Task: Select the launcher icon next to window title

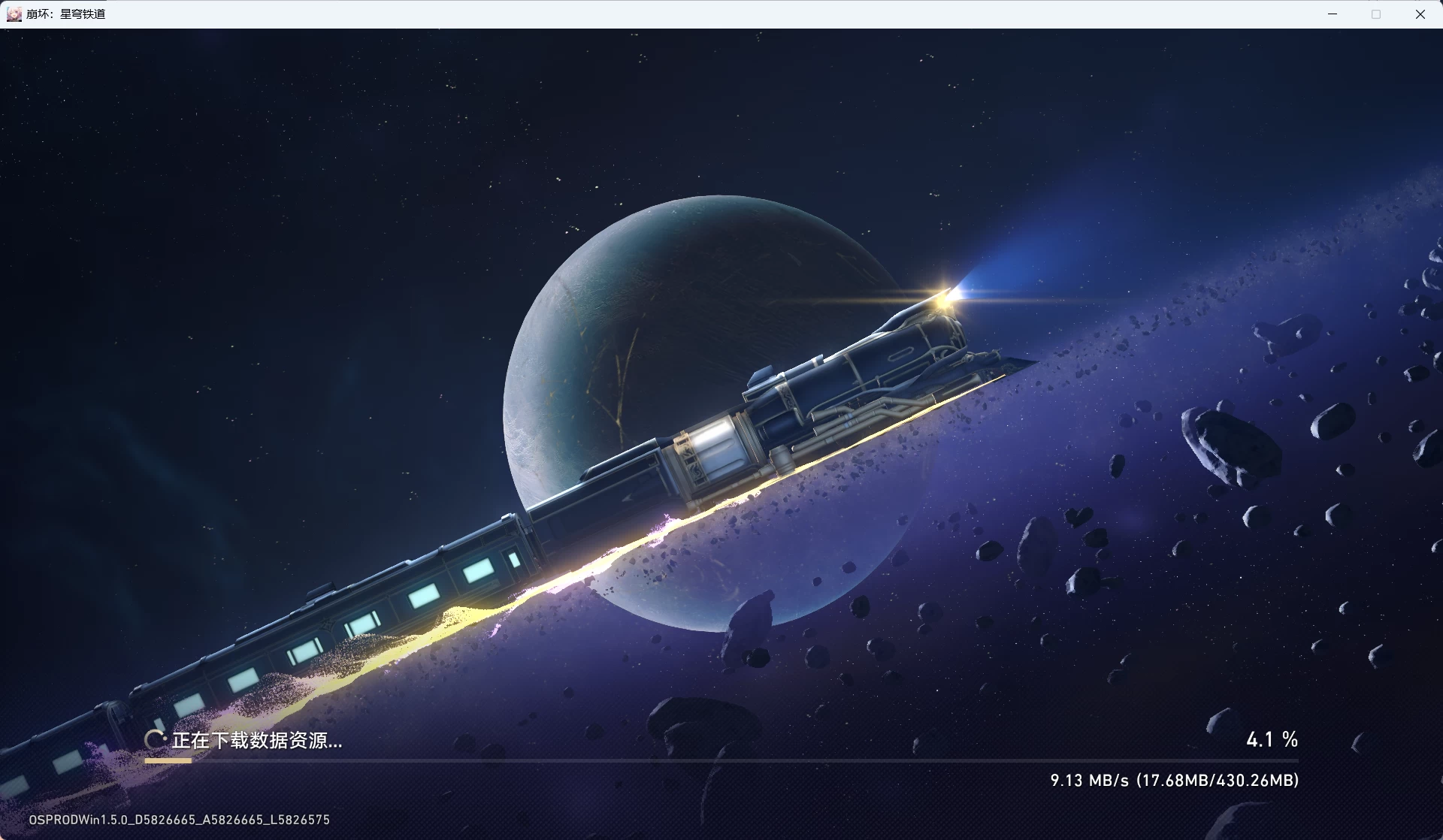Action: coord(14,14)
